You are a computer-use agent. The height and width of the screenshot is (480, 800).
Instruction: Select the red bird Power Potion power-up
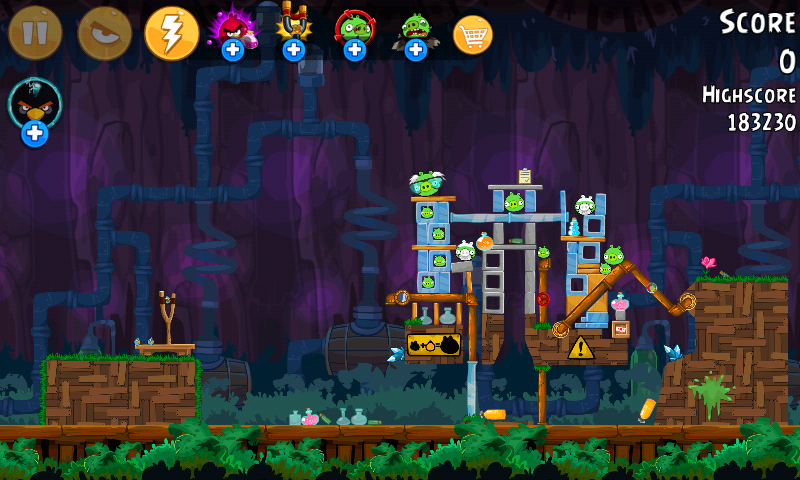(x=232, y=31)
